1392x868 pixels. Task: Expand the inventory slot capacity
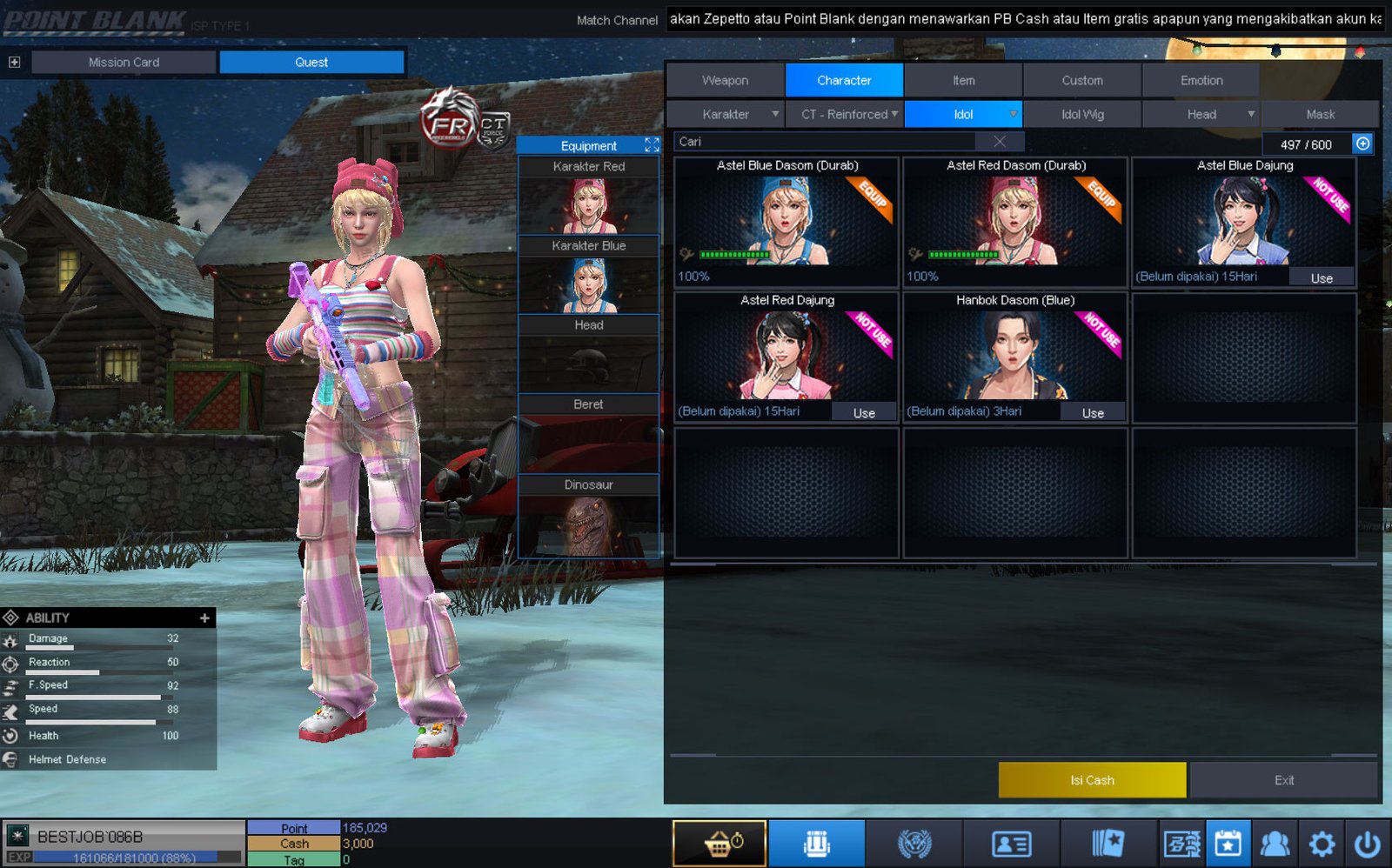(x=1362, y=144)
